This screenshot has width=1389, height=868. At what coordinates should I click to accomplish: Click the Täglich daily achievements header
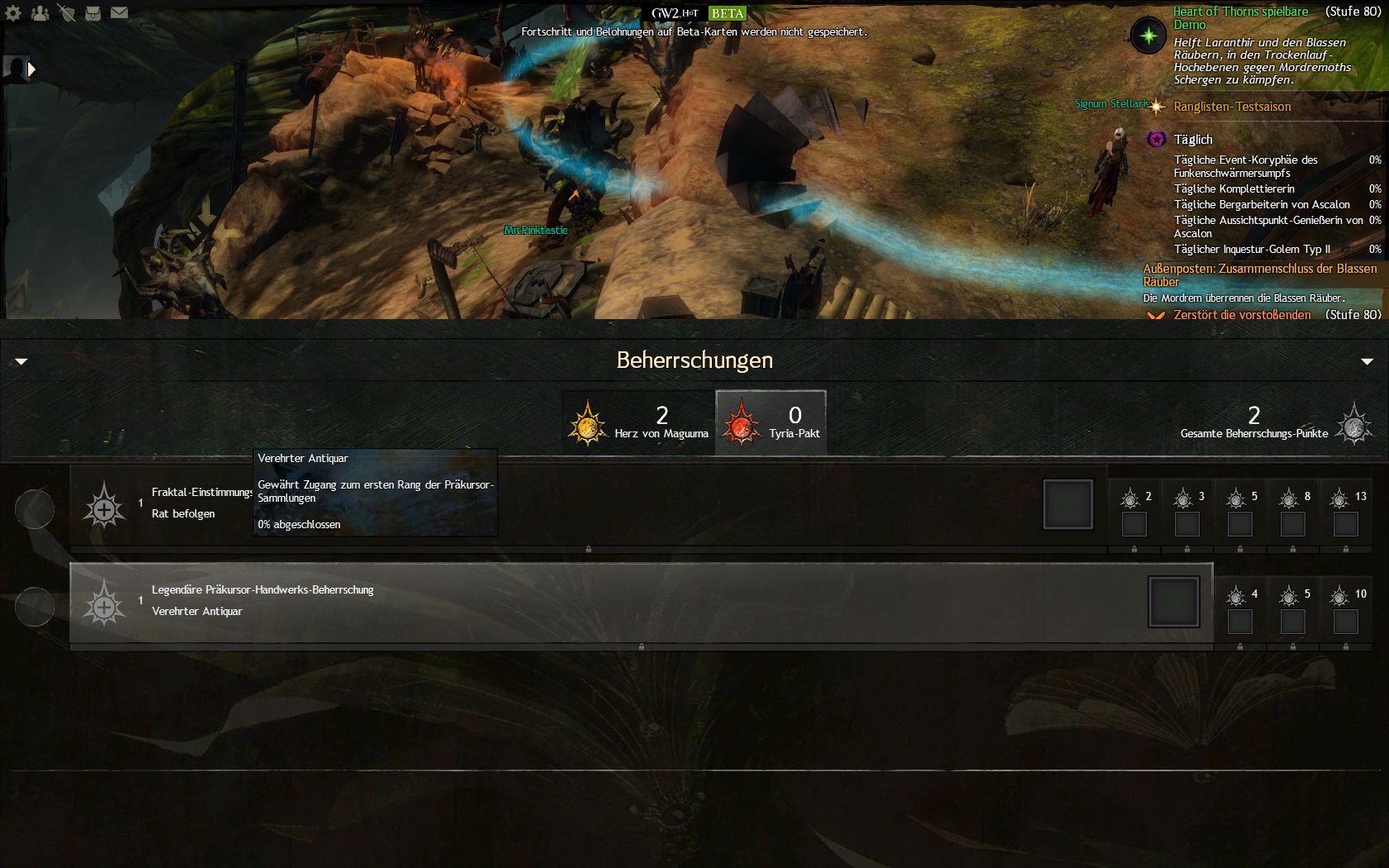(1193, 140)
